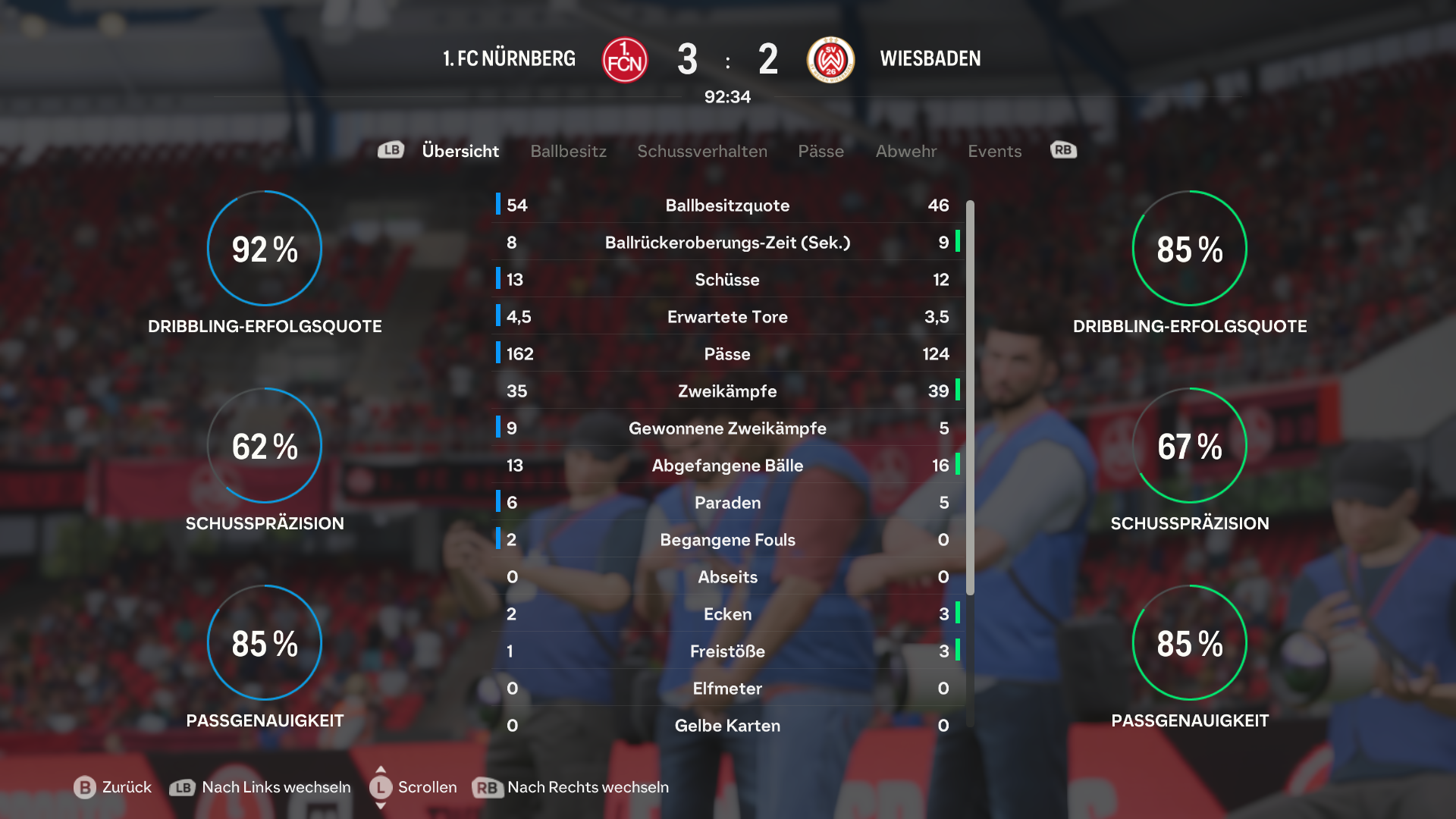The width and height of the screenshot is (1456, 819).
Task: Go back with the Zurück option
Action: pyautogui.click(x=113, y=787)
